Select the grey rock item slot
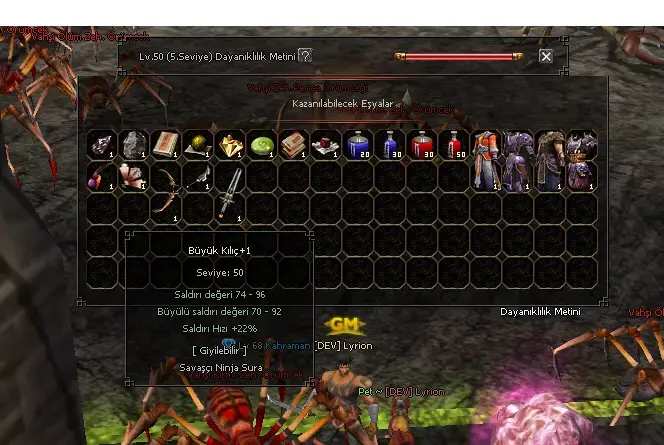This screenshot has height=445, width=664. 134,145
